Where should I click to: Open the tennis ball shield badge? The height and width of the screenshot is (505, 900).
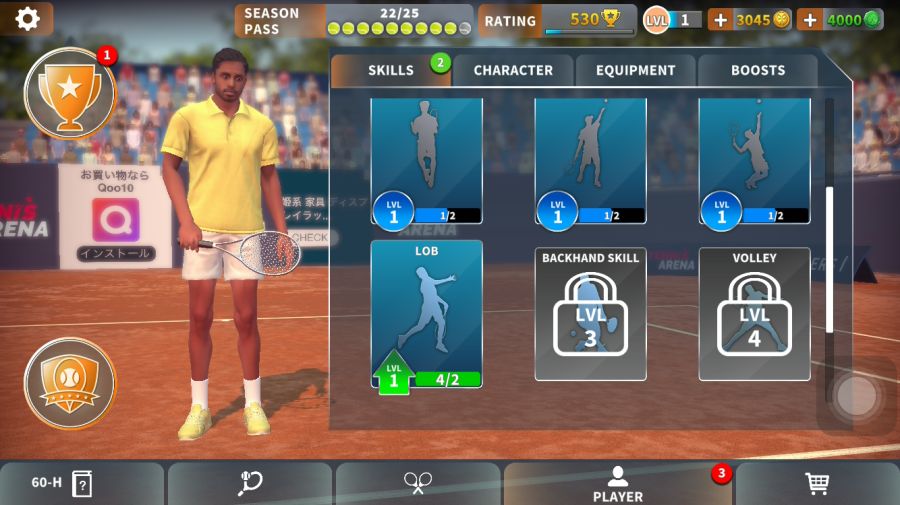tap(70, 382)
